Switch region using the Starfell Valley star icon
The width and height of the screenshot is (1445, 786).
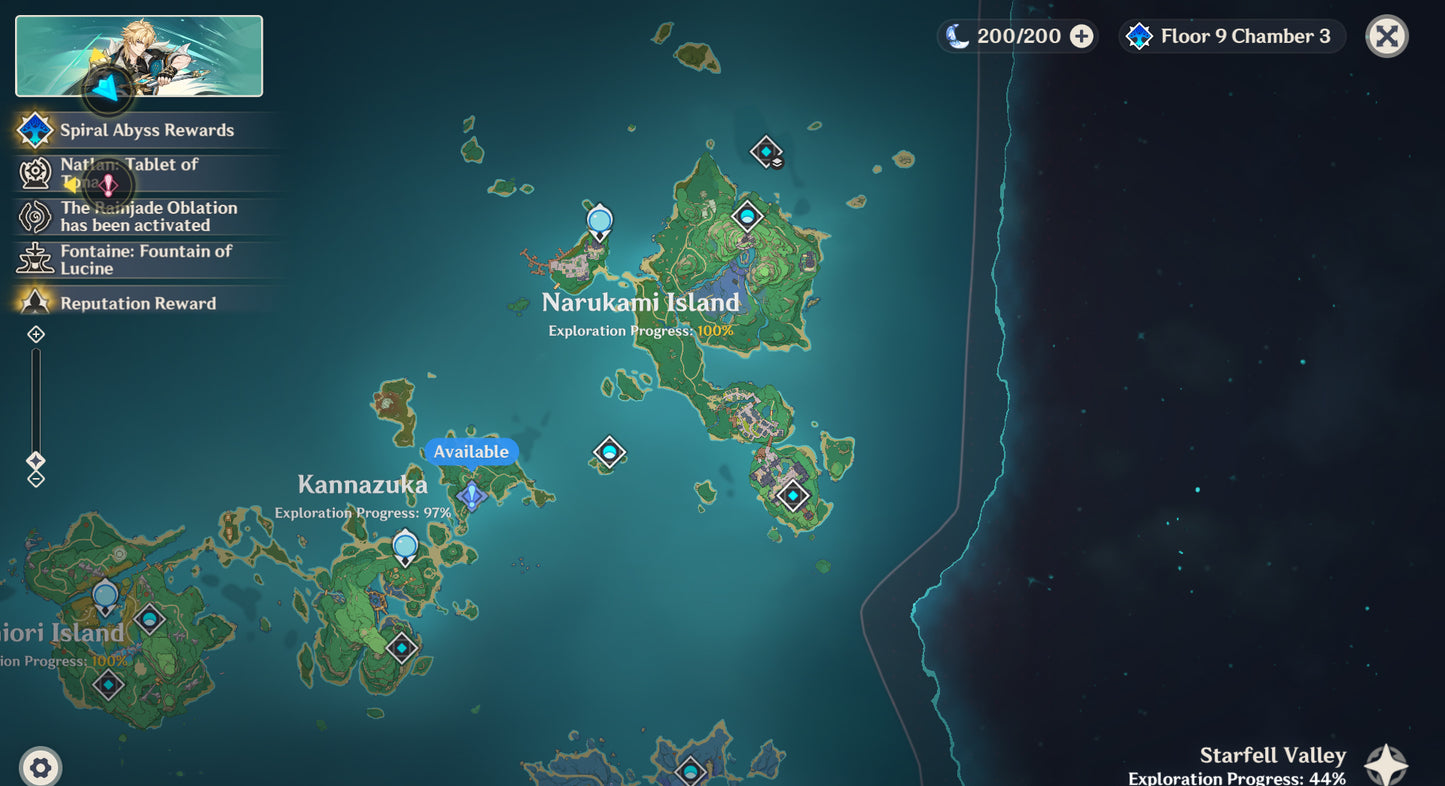click(x=1386, y=765)
